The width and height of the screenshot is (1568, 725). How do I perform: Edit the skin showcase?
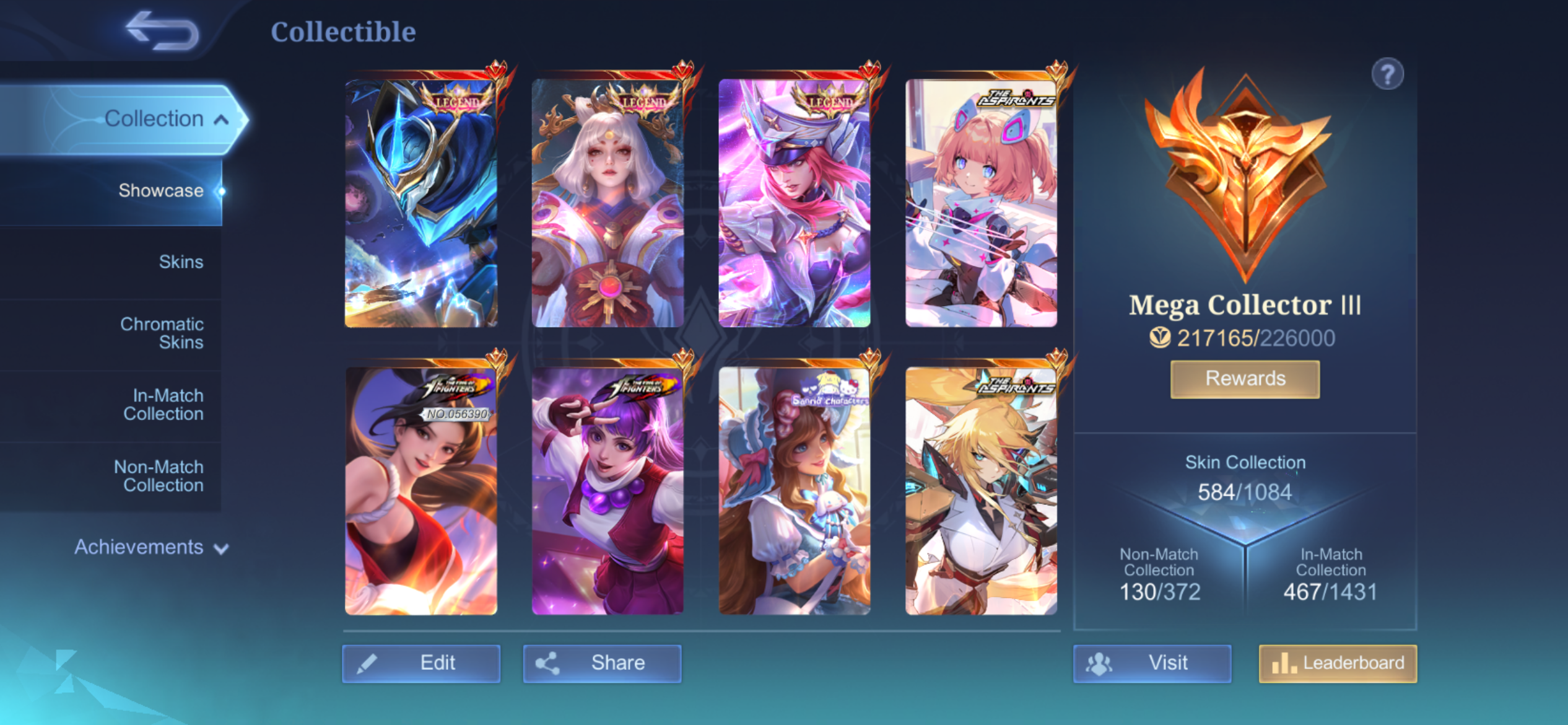click(421, 663)
